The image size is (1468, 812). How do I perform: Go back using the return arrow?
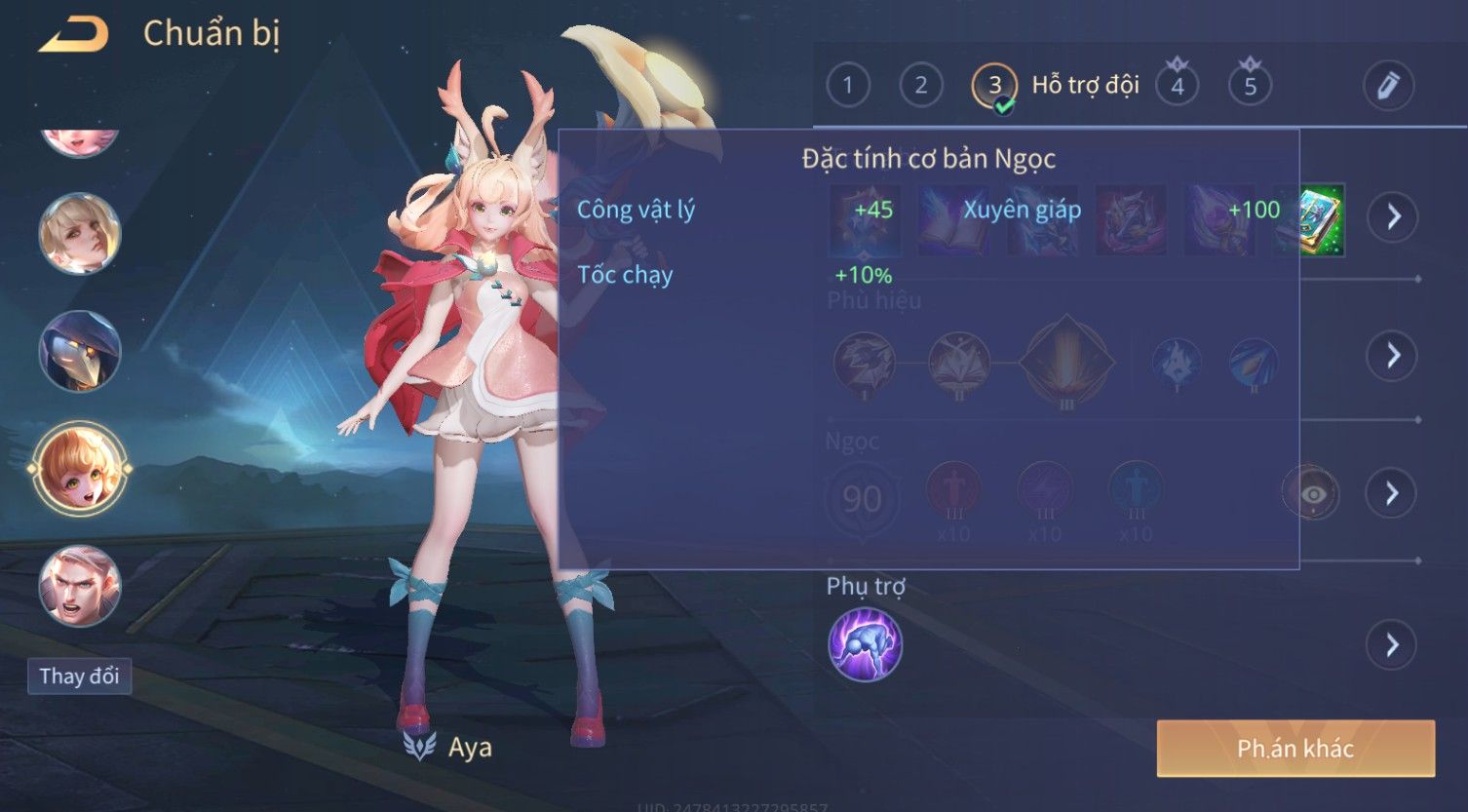74,35
